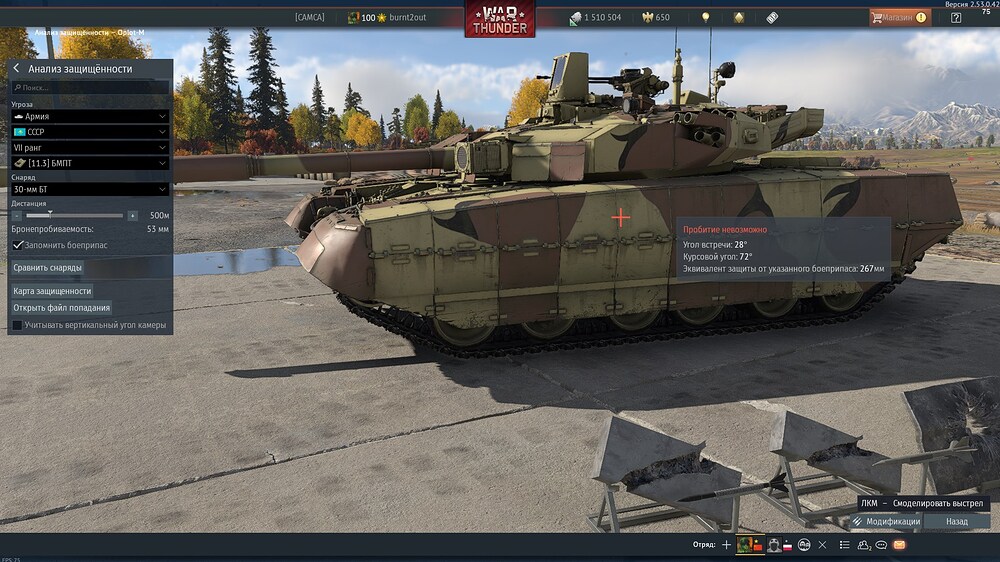Add a squad member with the plus icon
Image resolution: width=1000 pixels, height=562 pixels.
tap(726, 545)
